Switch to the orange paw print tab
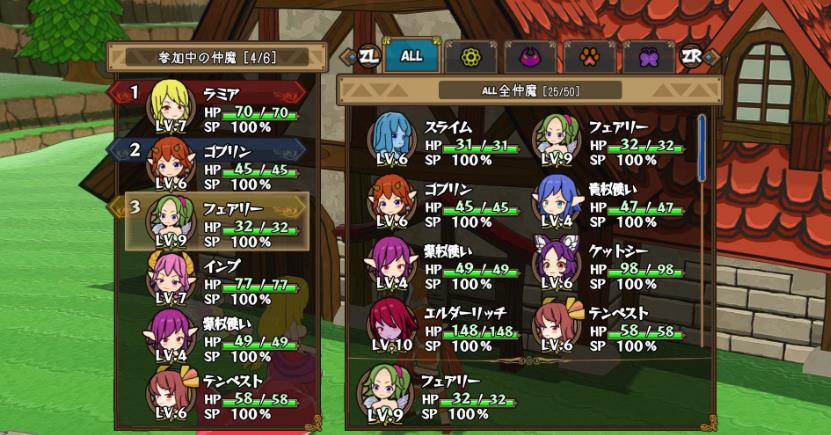The image size is (831, 435). pos(590,57)
